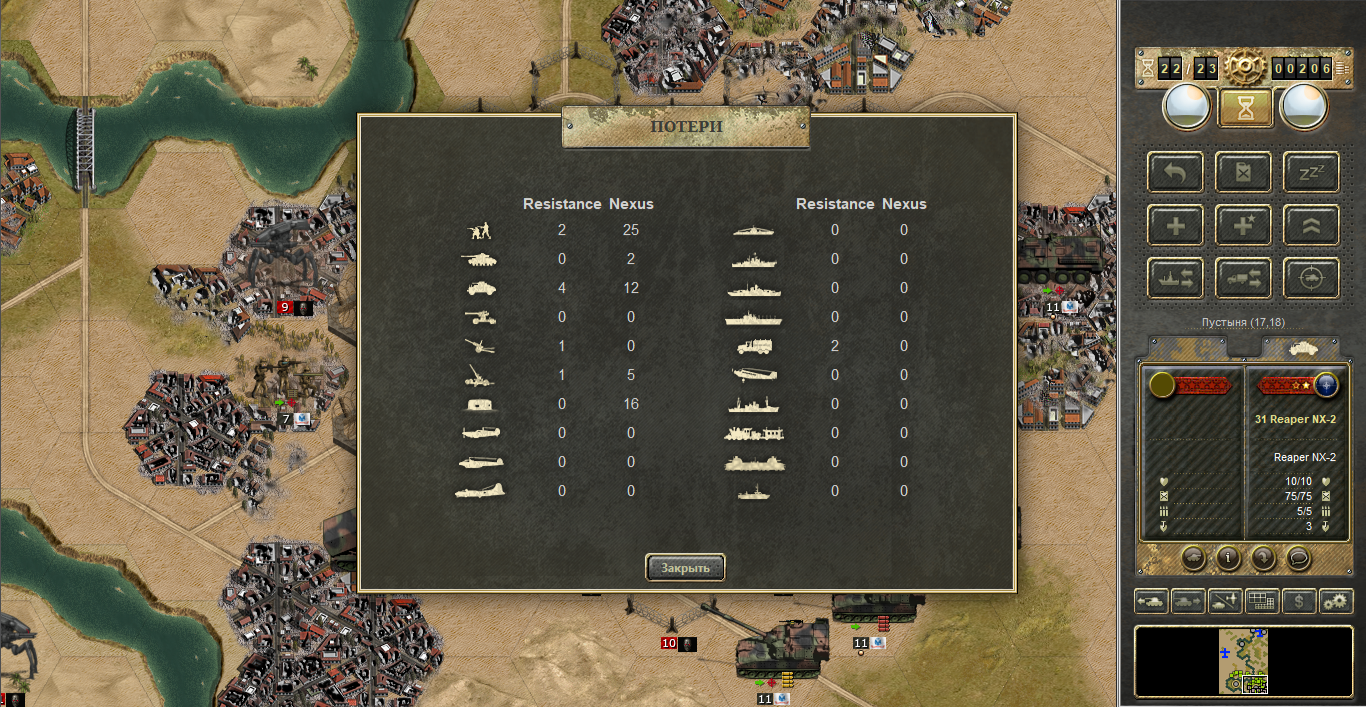Select next unit with right-arrow tank button
Viewport: 1366px width, 707px height.
click(x=1189, y=601)
